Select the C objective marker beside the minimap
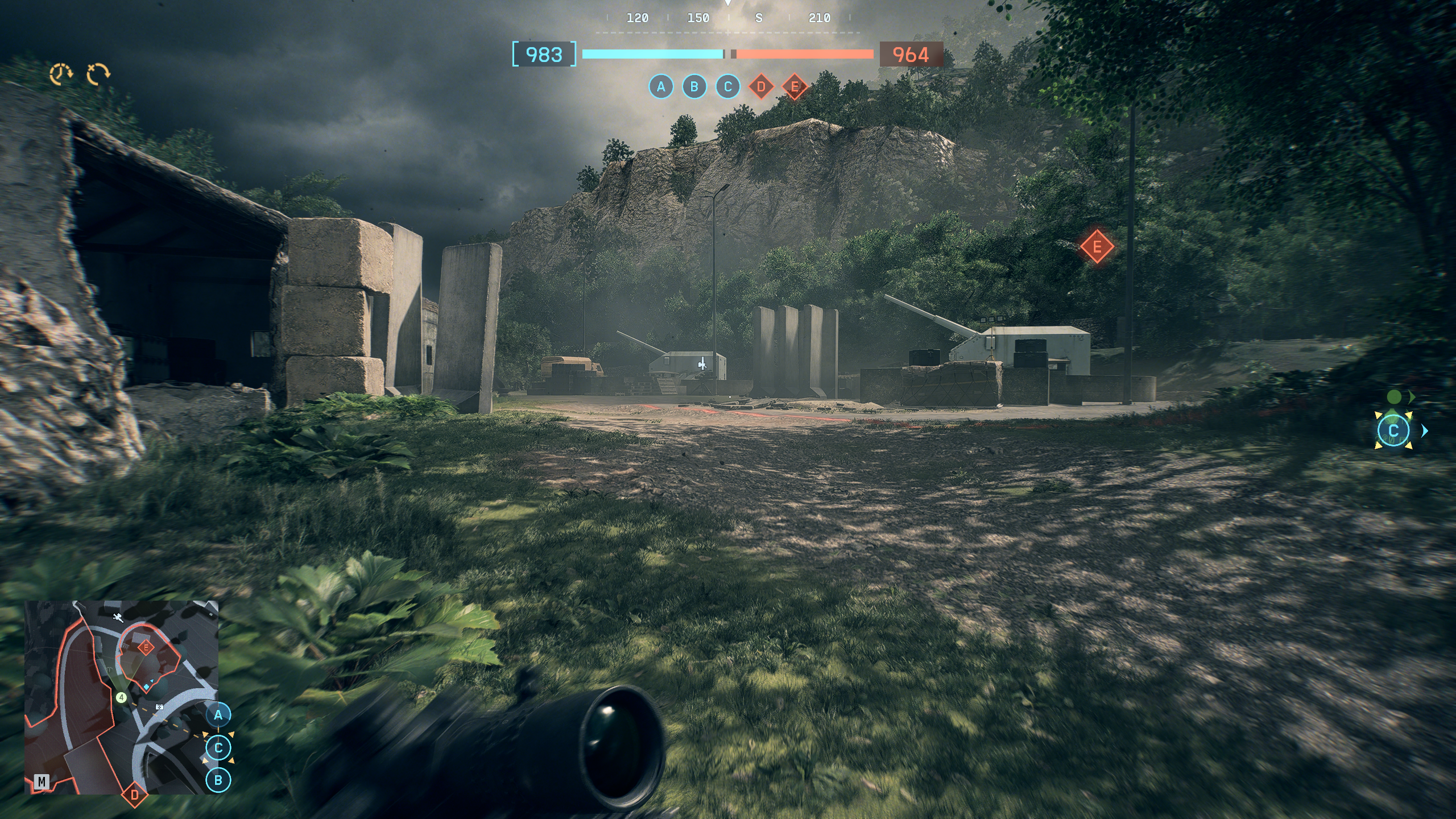Screen dimensions: 1456x819 click(x=218, y=748)
